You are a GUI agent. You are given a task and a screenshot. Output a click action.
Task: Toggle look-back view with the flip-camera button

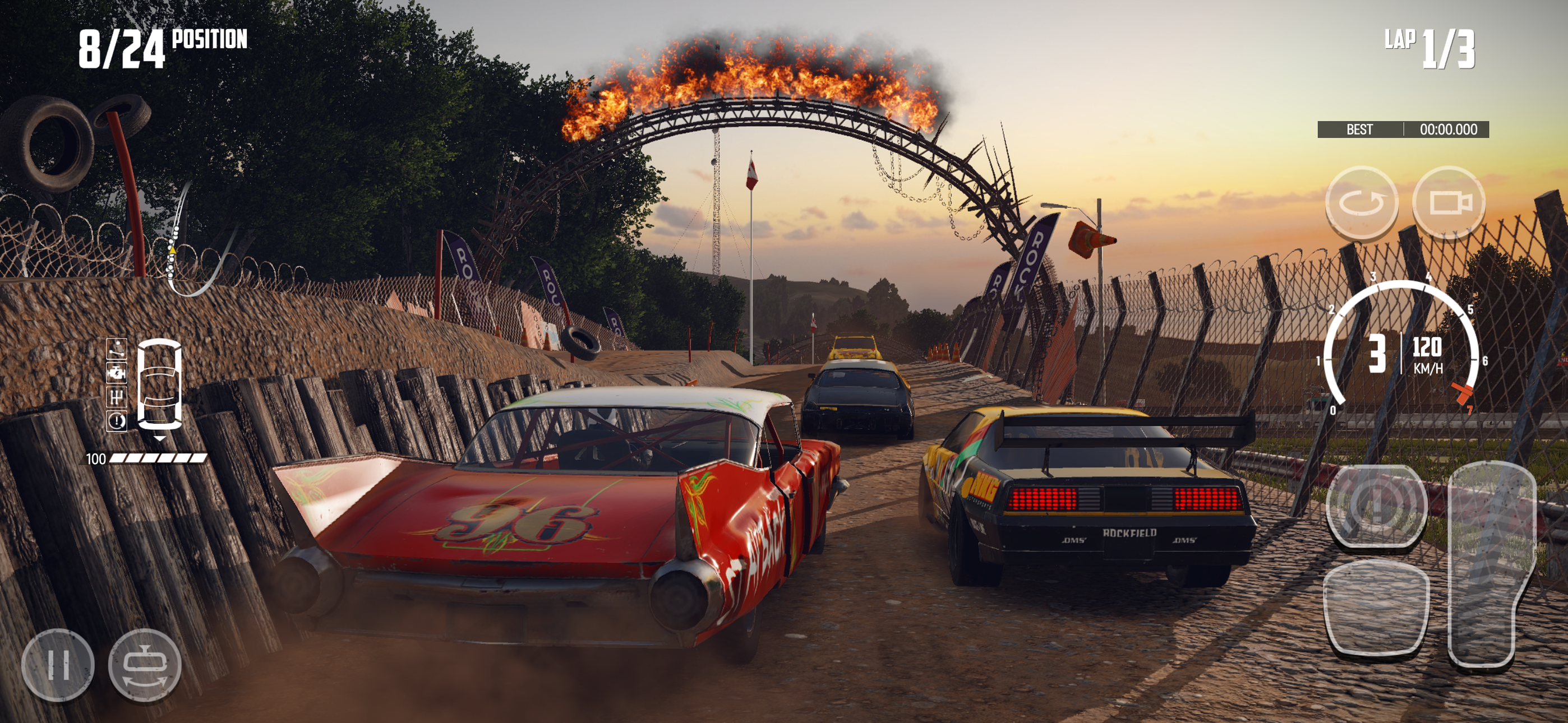(x=145, y=665)
